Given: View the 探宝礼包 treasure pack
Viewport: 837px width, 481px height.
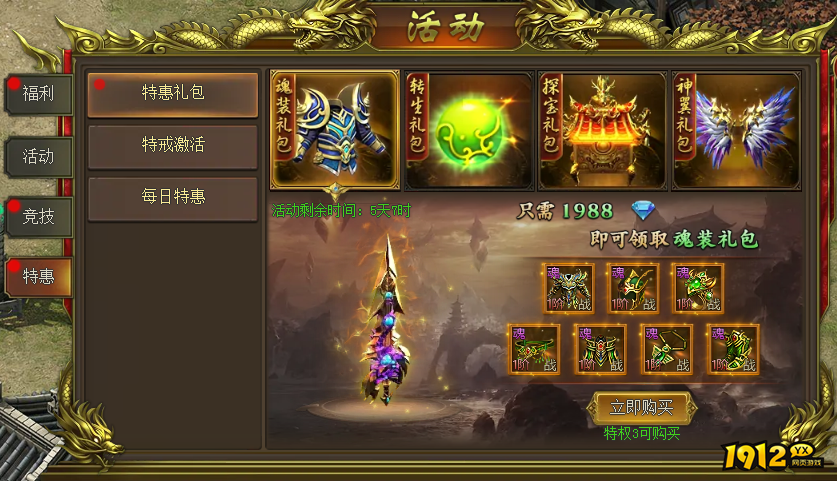Looking at the screenshot, I should click(603, 130).
